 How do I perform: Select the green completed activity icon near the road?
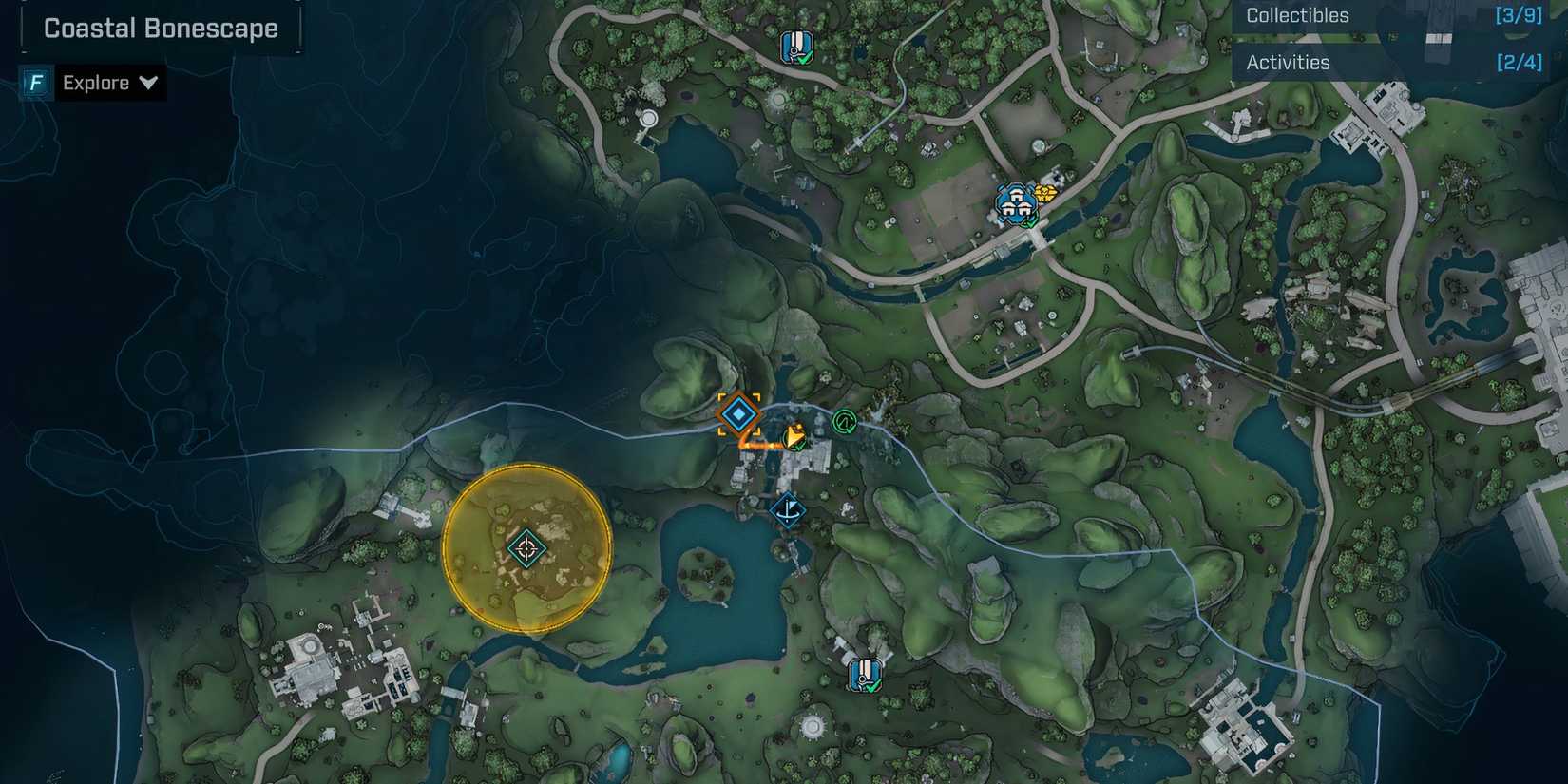point(846,421)
